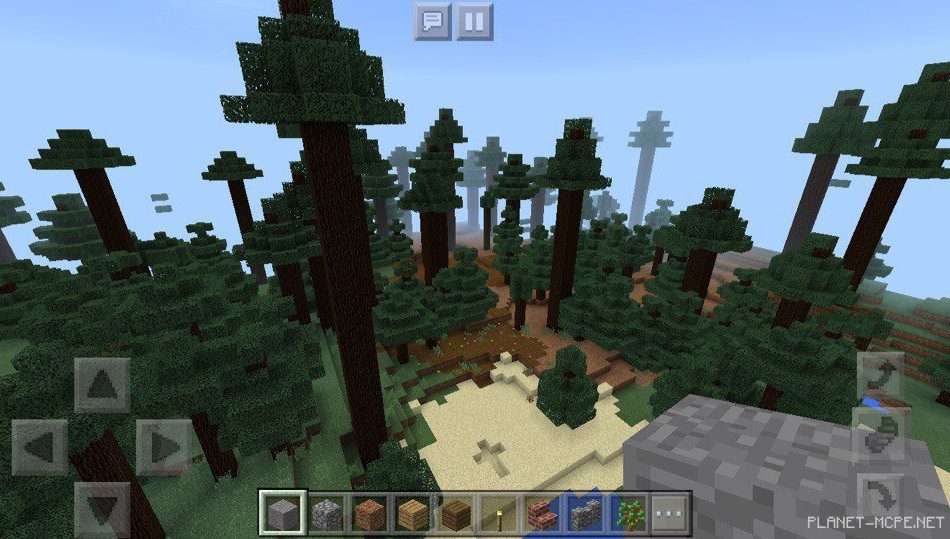Pause the game
950x539 pixels.
475,20
